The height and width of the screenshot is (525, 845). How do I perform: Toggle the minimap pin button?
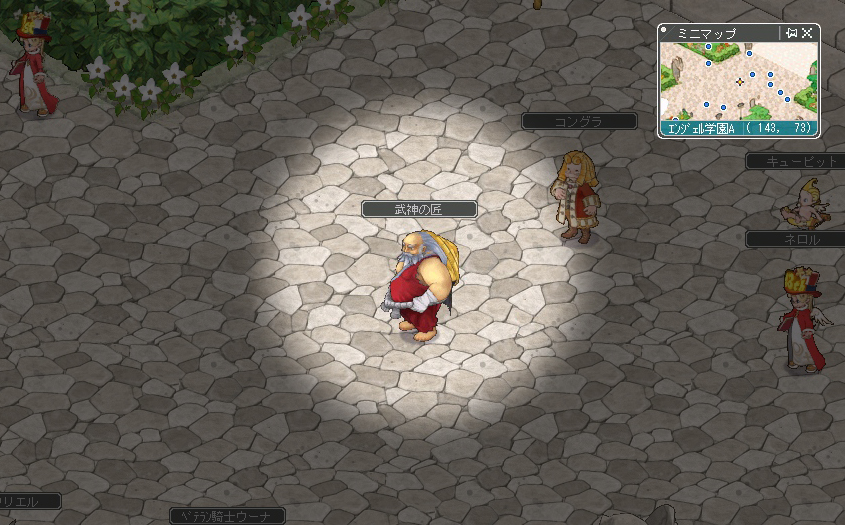(x=792, y=33)
